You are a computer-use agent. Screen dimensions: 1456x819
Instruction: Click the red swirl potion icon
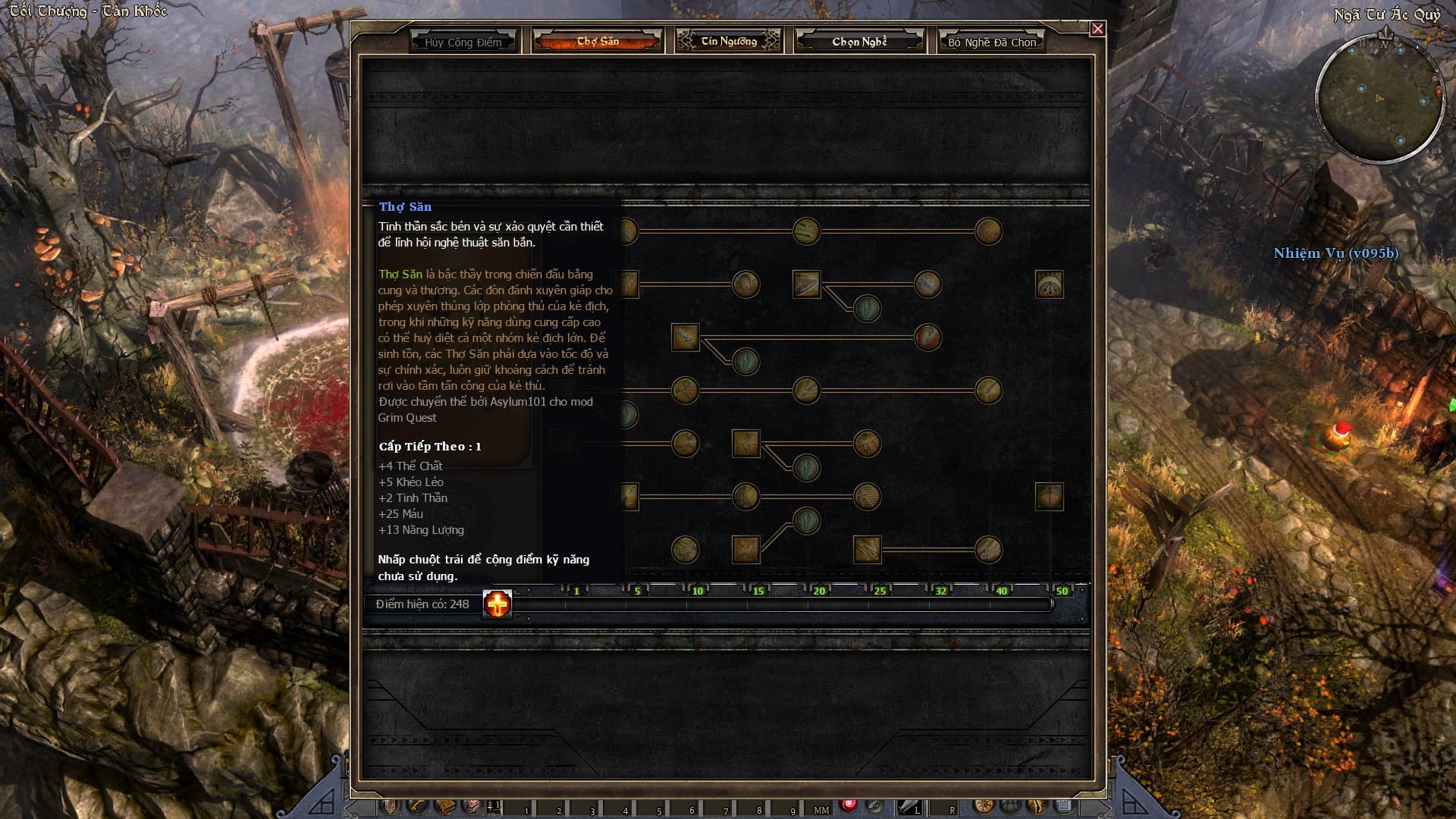click(x=849, y=805)
